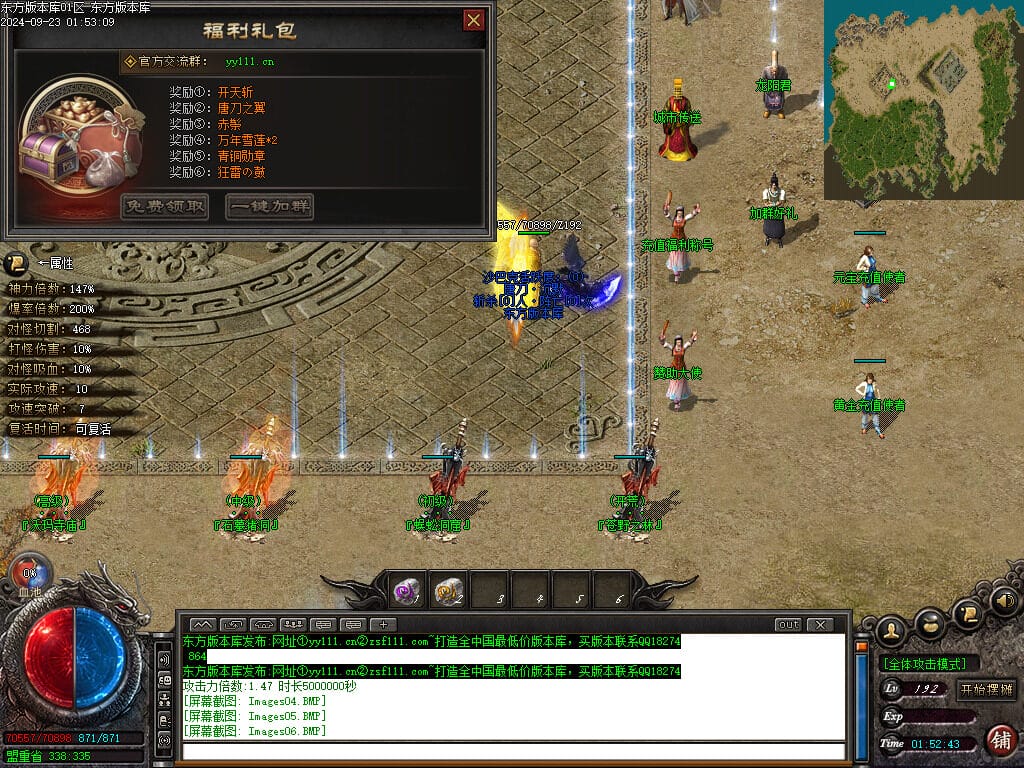The height and width of the screenshot is (768, 1024).
Task: Click the minimap in the corner
Action: tap(922, 100)
